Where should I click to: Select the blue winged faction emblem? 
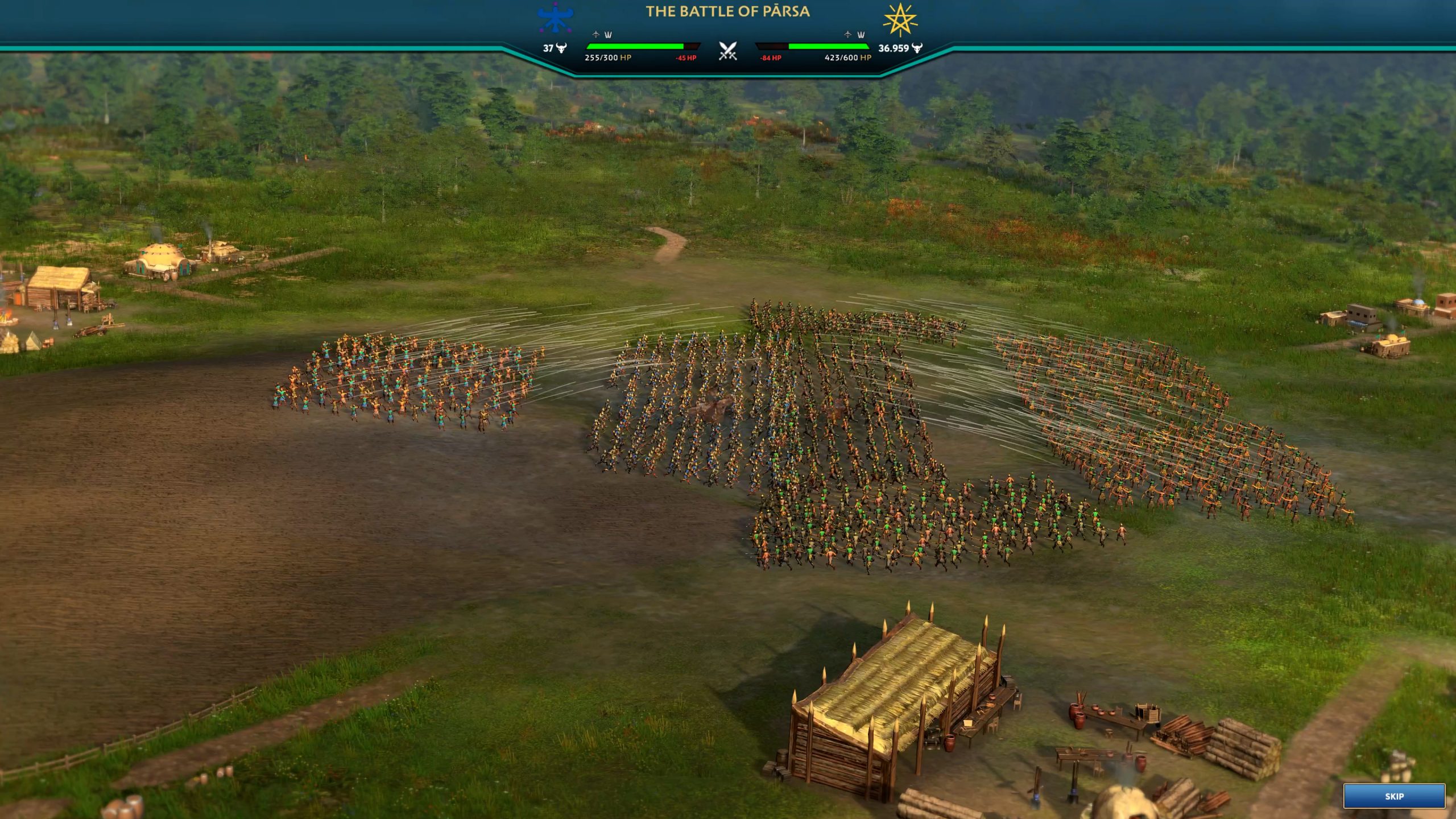555,18
